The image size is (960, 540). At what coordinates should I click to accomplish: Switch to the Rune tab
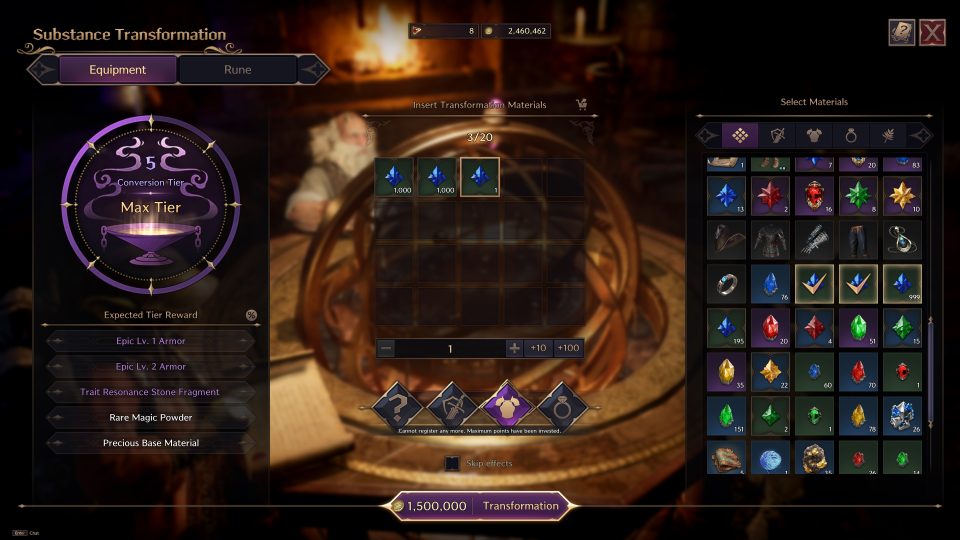(x=238, y=70)
